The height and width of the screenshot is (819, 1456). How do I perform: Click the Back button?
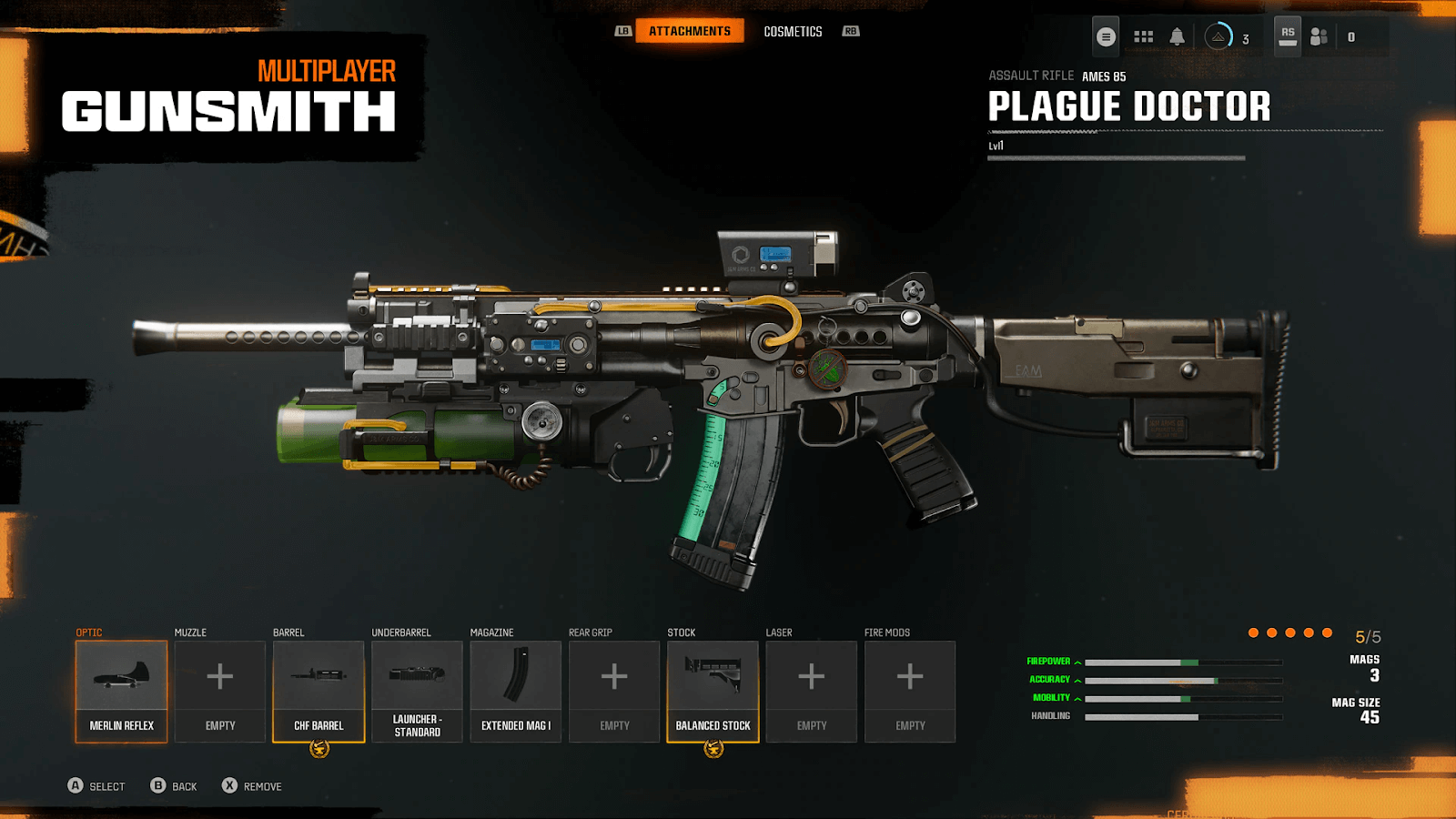tap(174, 786)
